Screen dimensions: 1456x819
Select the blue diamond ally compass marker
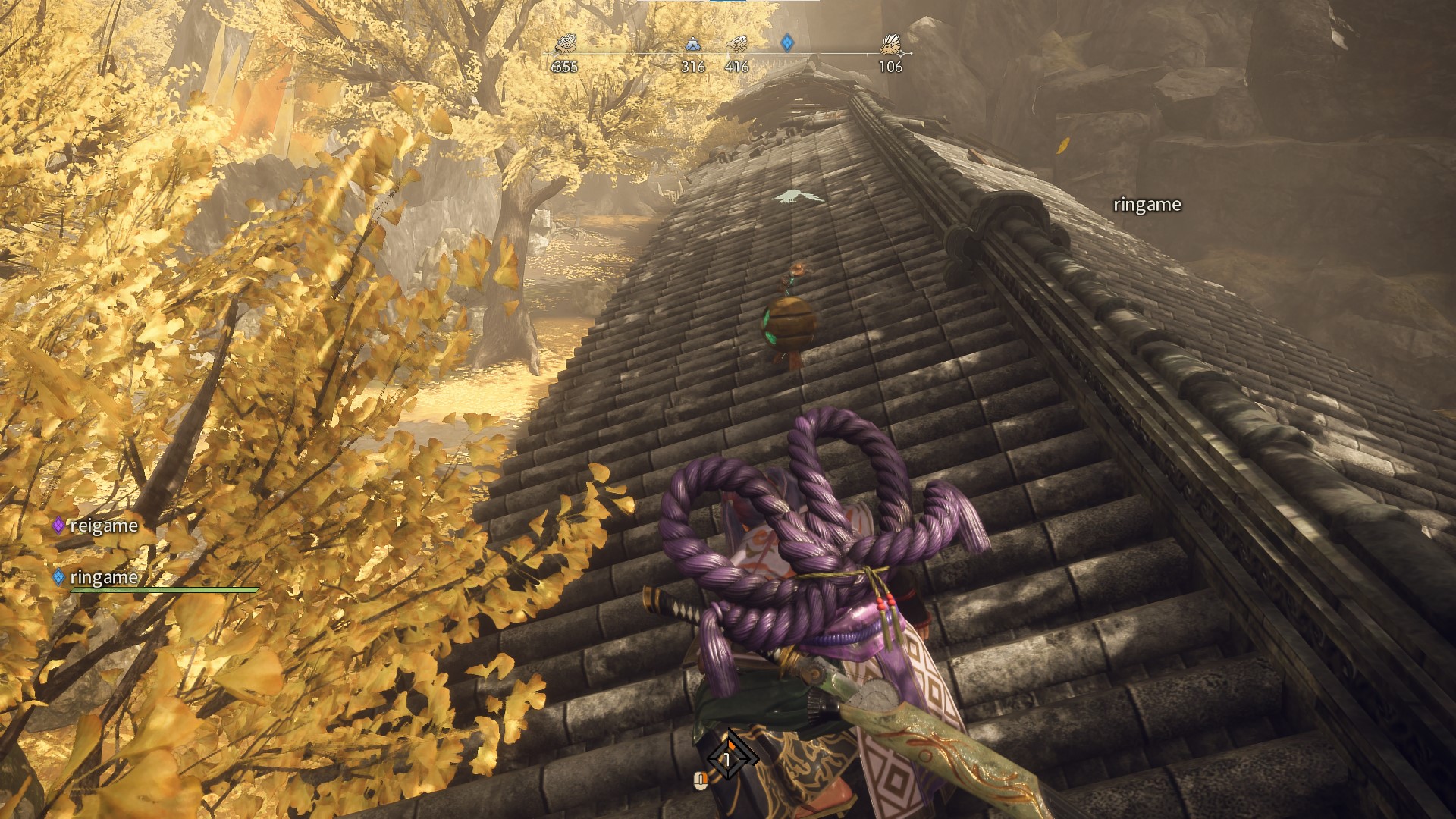tap(787, 42)
